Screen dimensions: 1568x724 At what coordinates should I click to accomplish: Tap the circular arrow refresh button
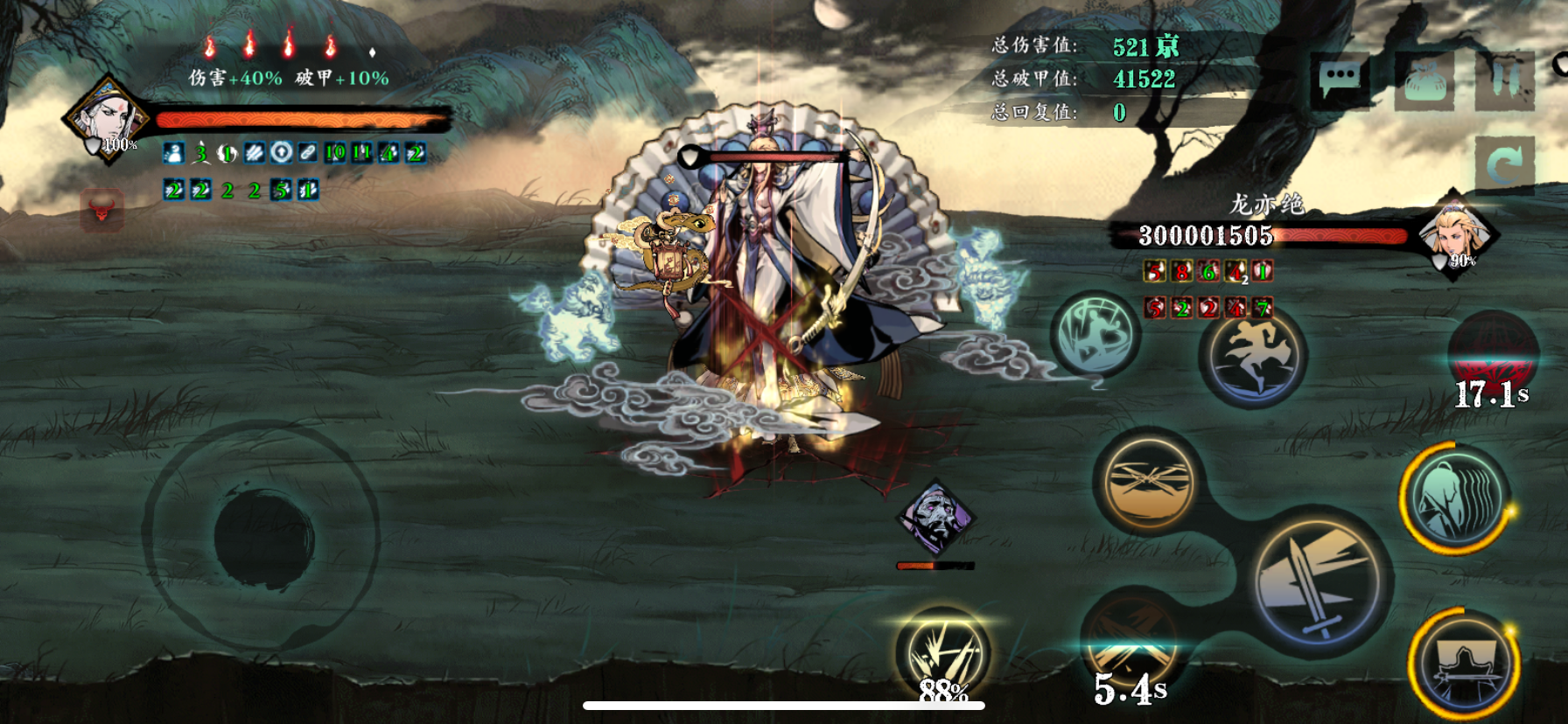1504,164
